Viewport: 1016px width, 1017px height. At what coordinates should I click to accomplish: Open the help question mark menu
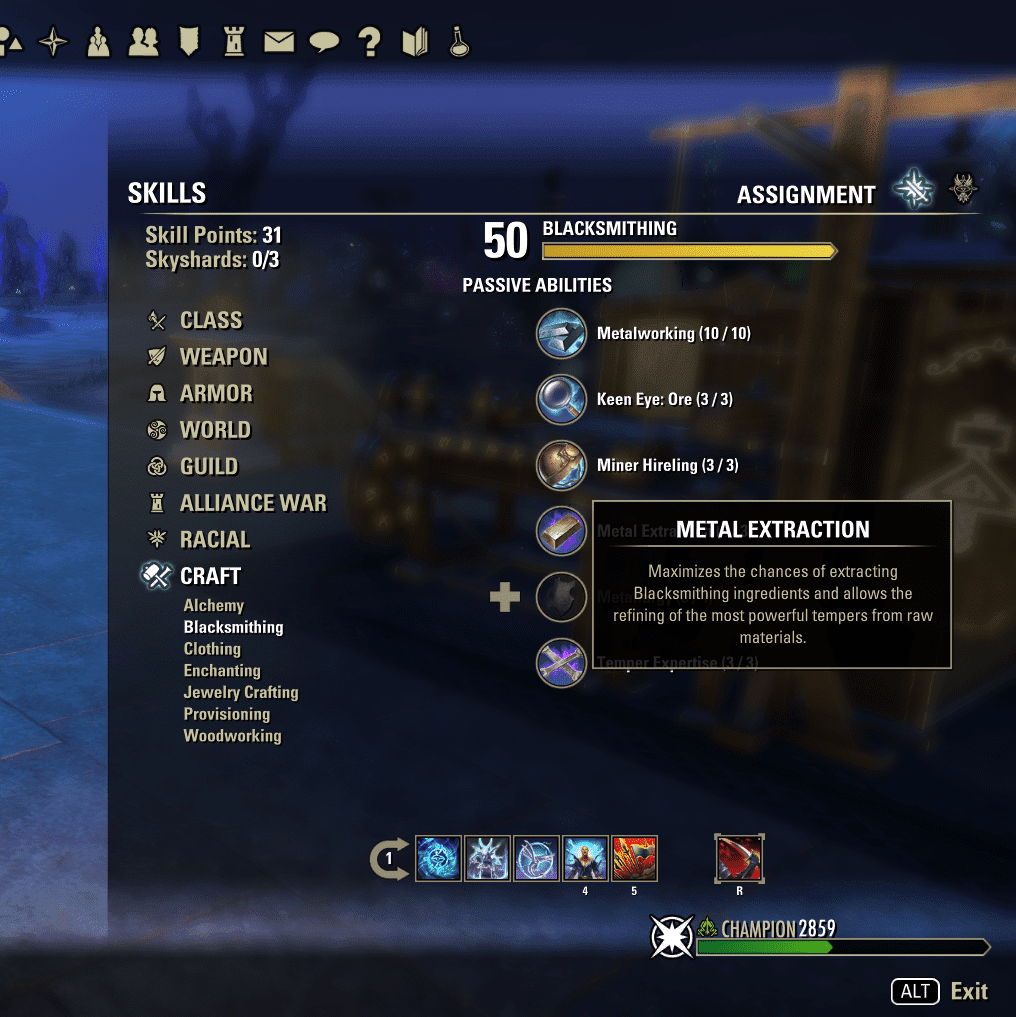tap(370, 42)
